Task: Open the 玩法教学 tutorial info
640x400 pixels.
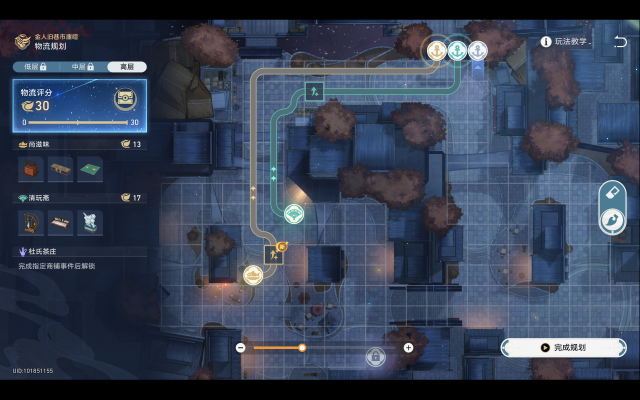Action: coord(567,42)
